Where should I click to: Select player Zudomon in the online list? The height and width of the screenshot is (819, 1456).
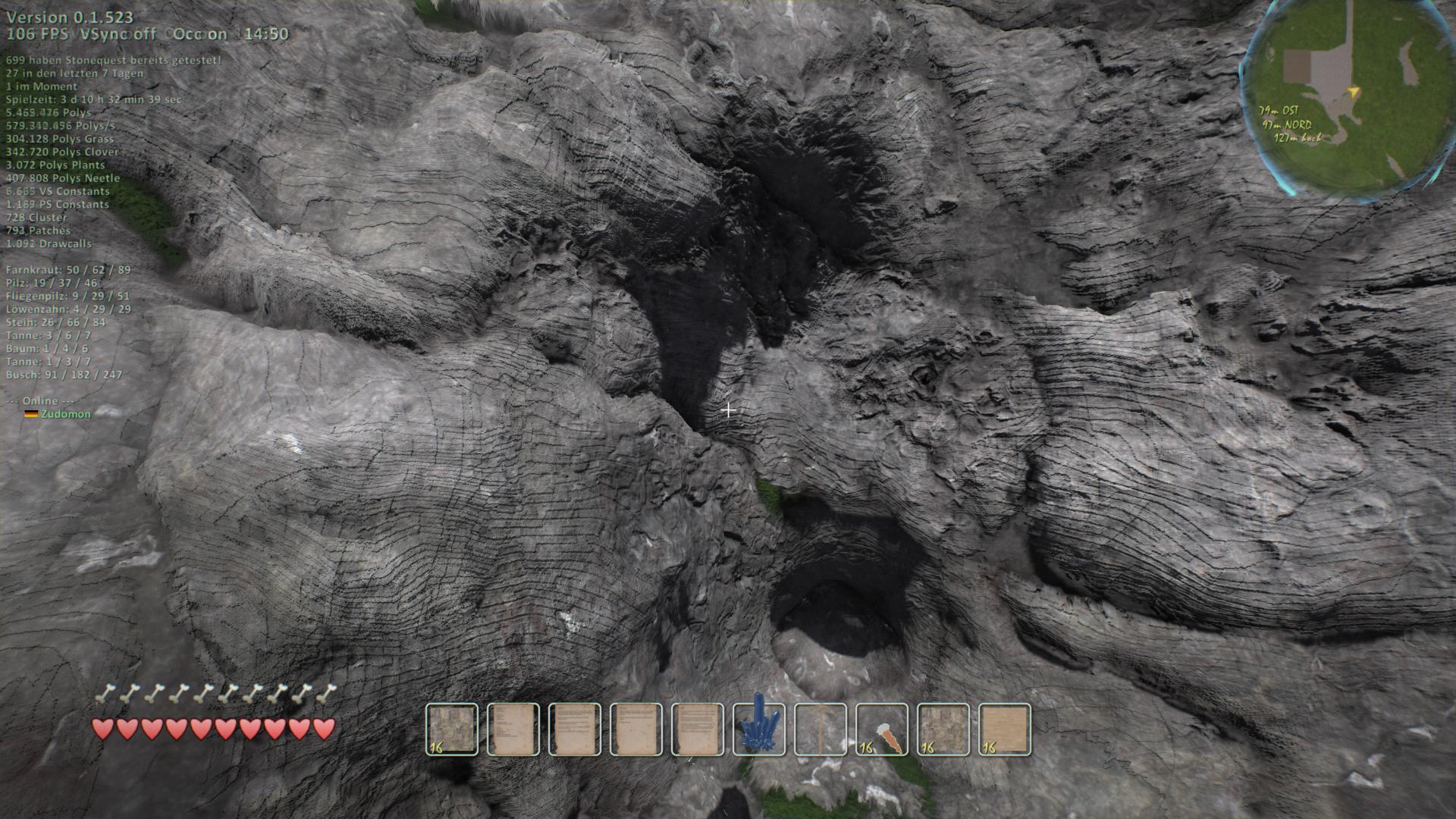(65, 414)
